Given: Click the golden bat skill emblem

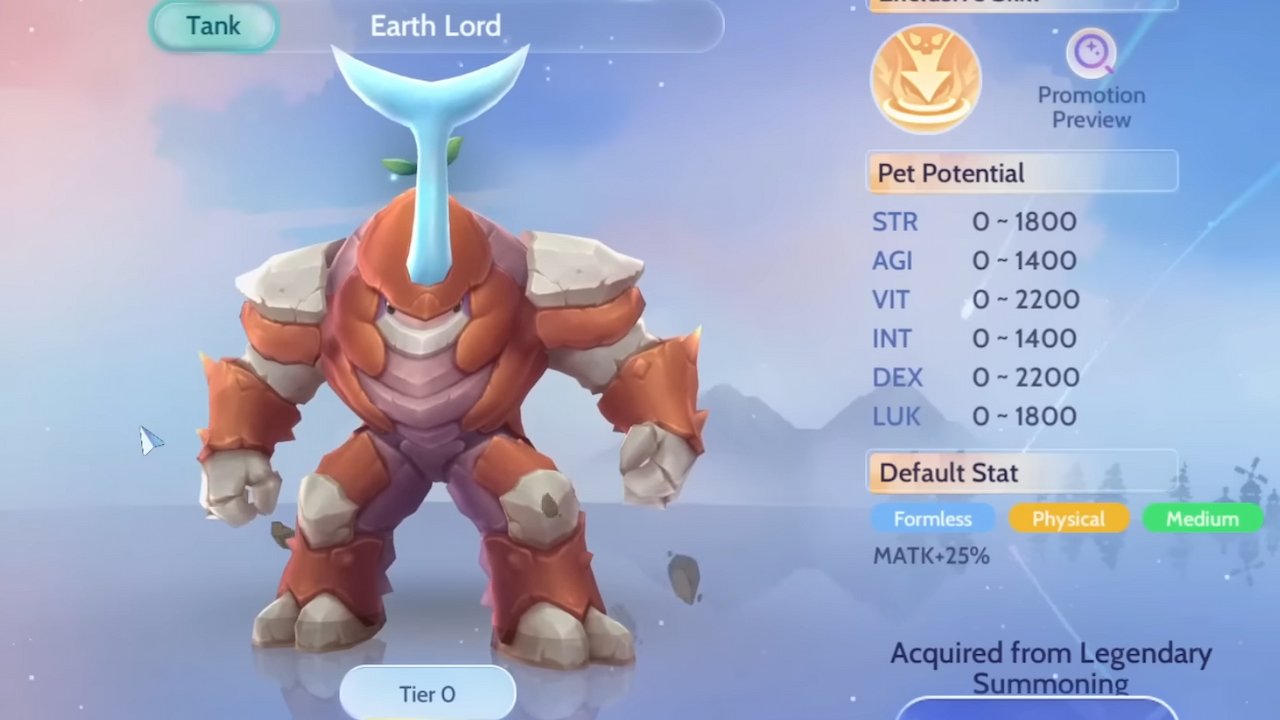Looking at the screenshot, I should (925, 78).
